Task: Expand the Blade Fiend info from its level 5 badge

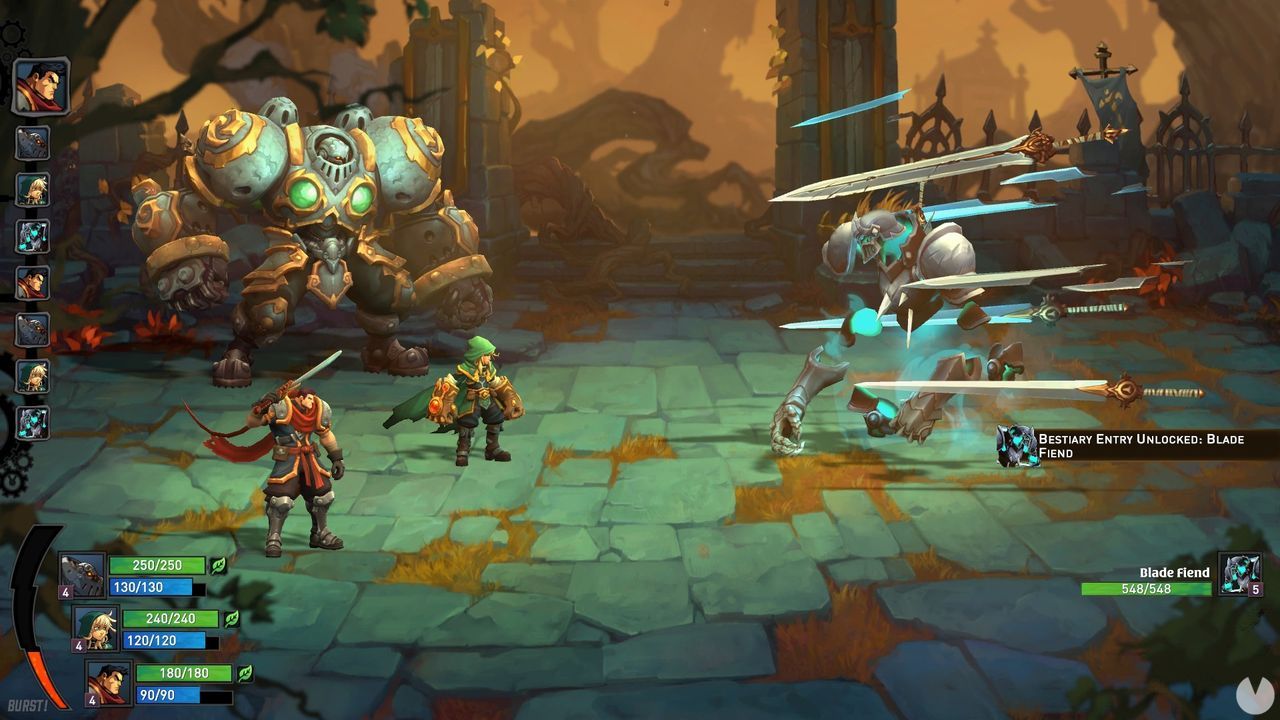Action: pyautogui.click(x=1256, y=590)
